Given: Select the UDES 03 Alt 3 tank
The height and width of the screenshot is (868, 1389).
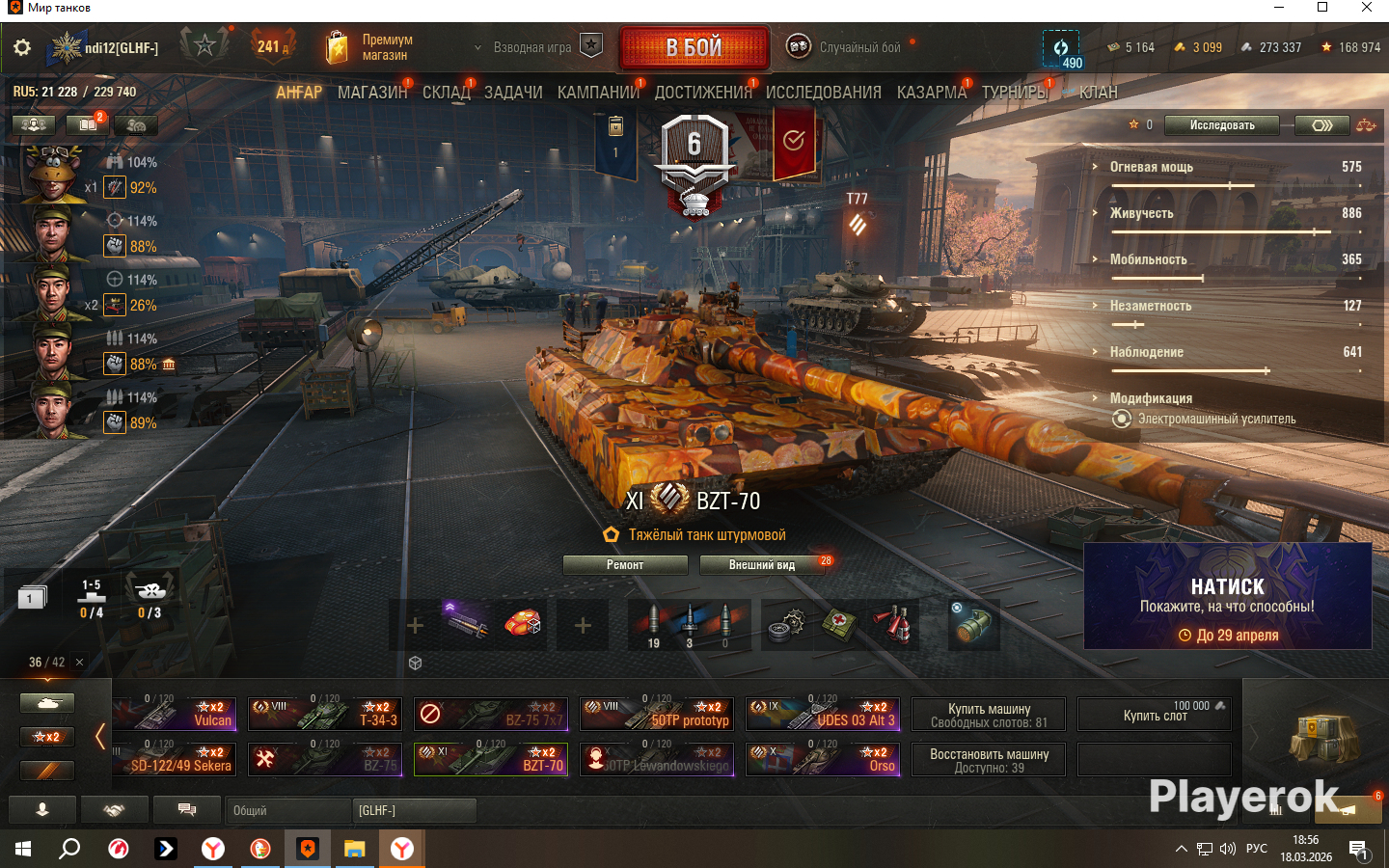Looking at the screenshot, I should coord(823,714).
